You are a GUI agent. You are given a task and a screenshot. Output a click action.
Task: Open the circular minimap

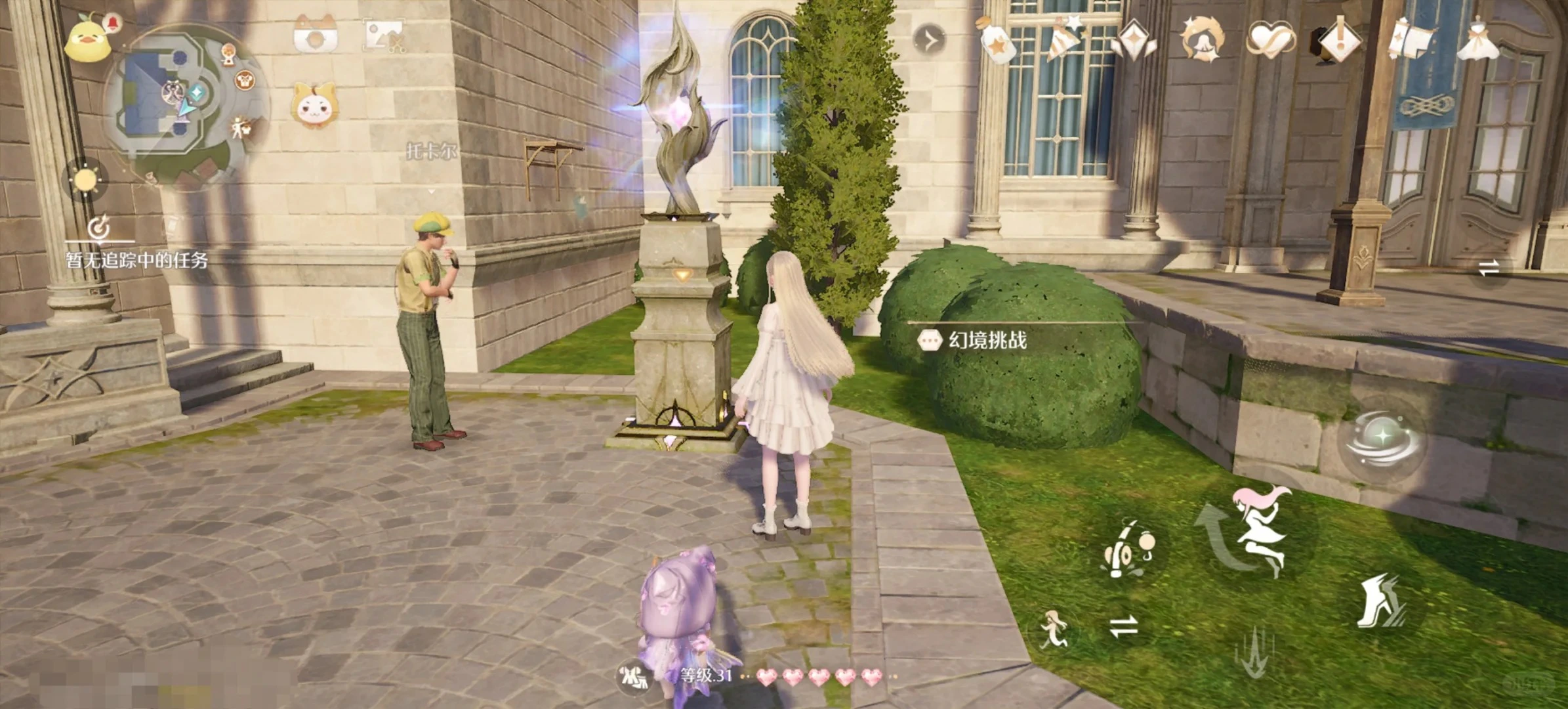pyautogui.click(x=176, y=100)
